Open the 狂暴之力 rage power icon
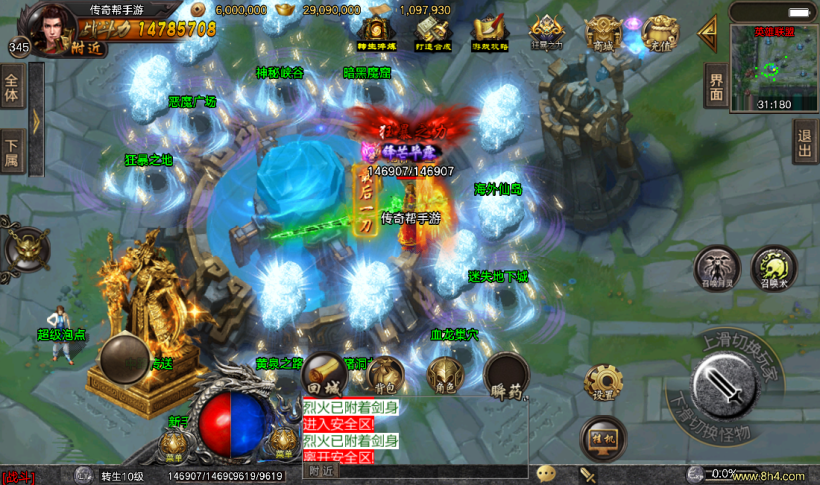This screenshot has height=485, width=820. pos(546,34)
